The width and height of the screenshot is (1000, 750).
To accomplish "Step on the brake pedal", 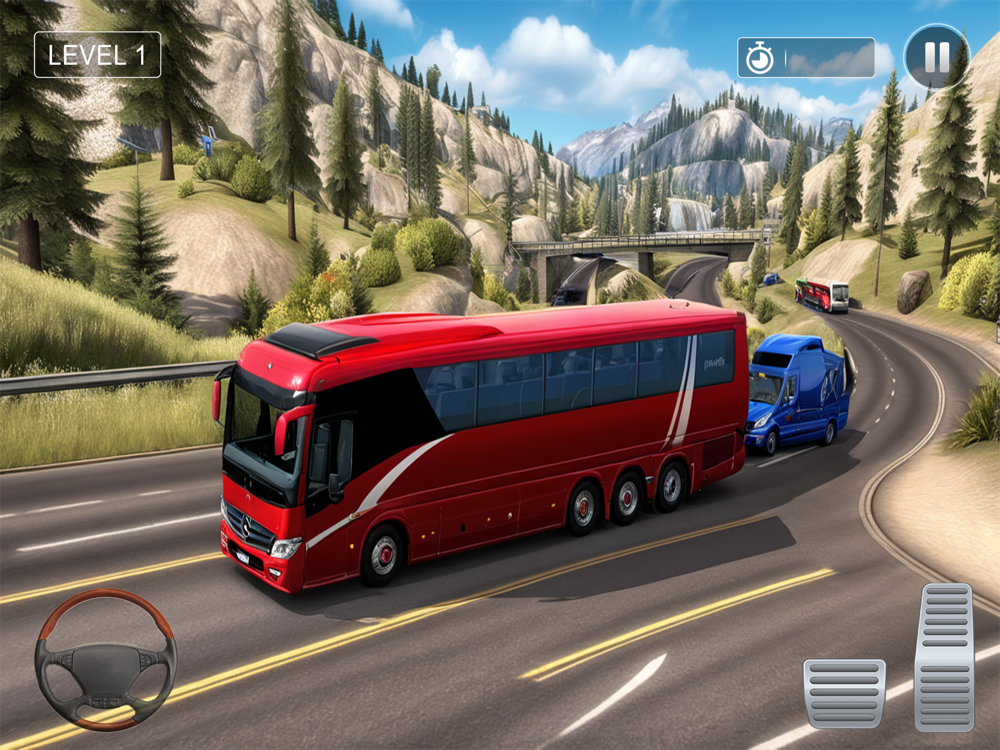I will point(844,693).
